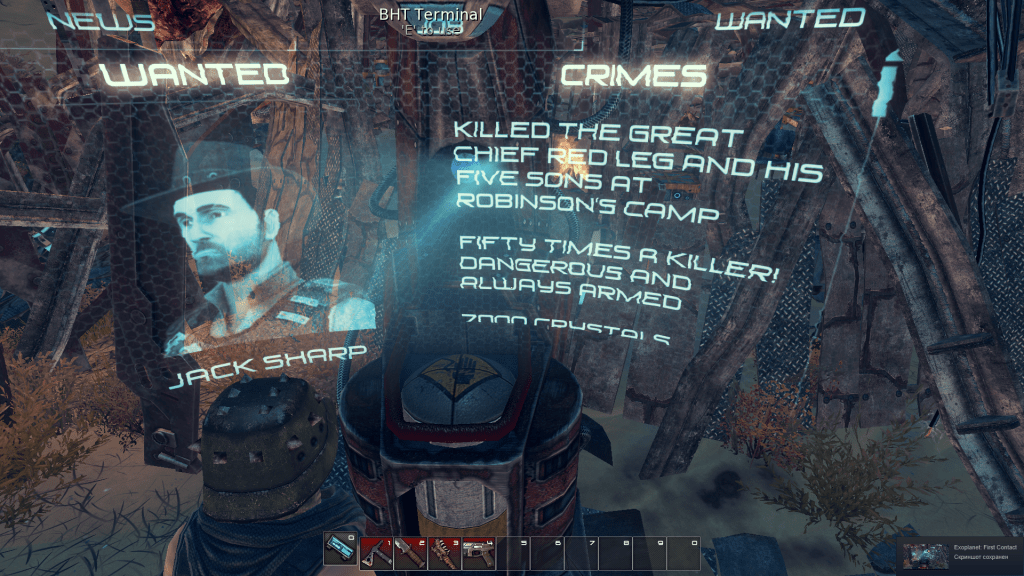The width and height of the screenshot is (1024, 576).
Task: Choose the spiked club in slot 3
Action: pyautogui.click(x=444, y=553)
